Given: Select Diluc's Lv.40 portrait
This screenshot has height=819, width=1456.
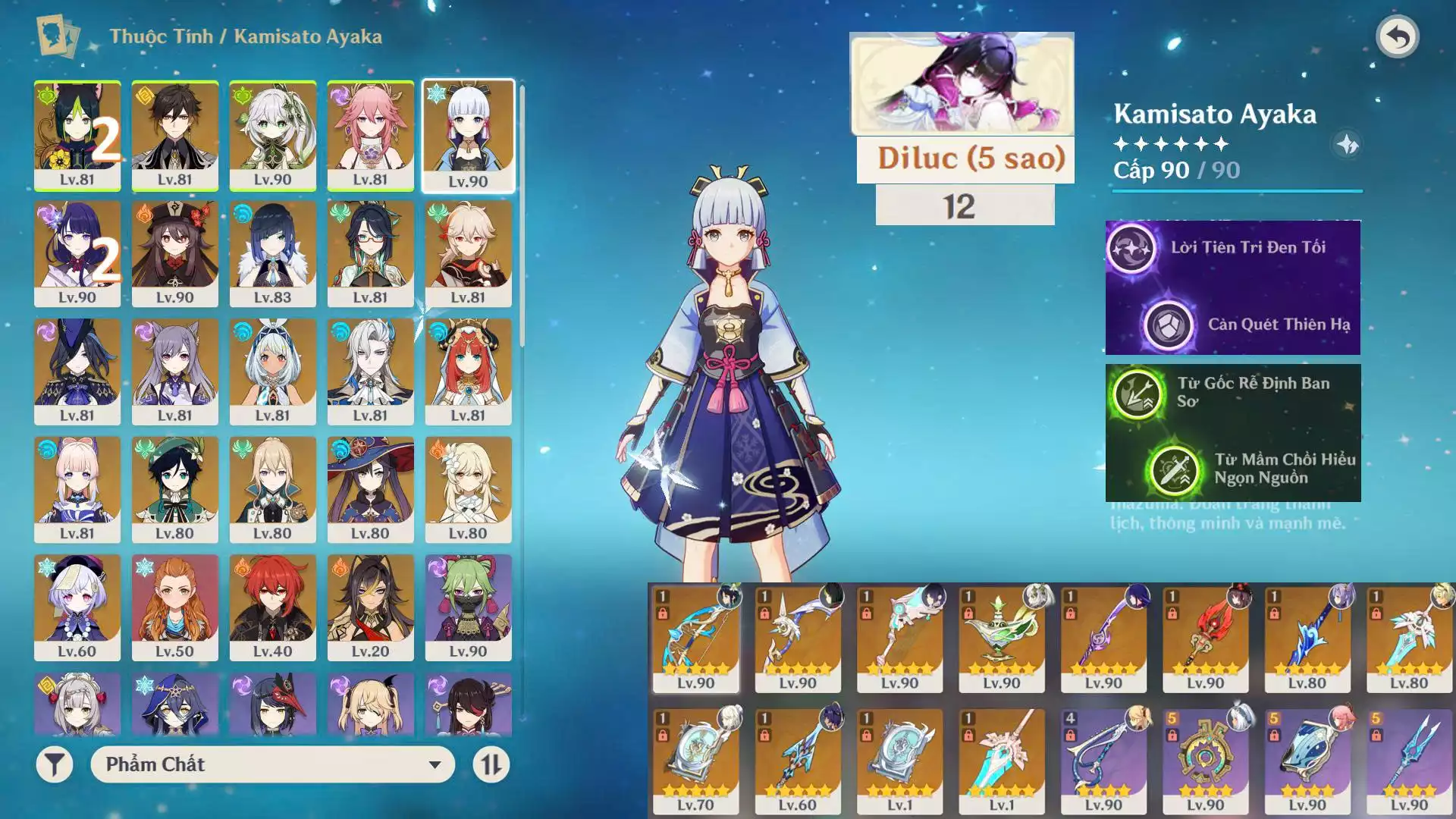Looking at the screenshot, I should coord(272,607).
